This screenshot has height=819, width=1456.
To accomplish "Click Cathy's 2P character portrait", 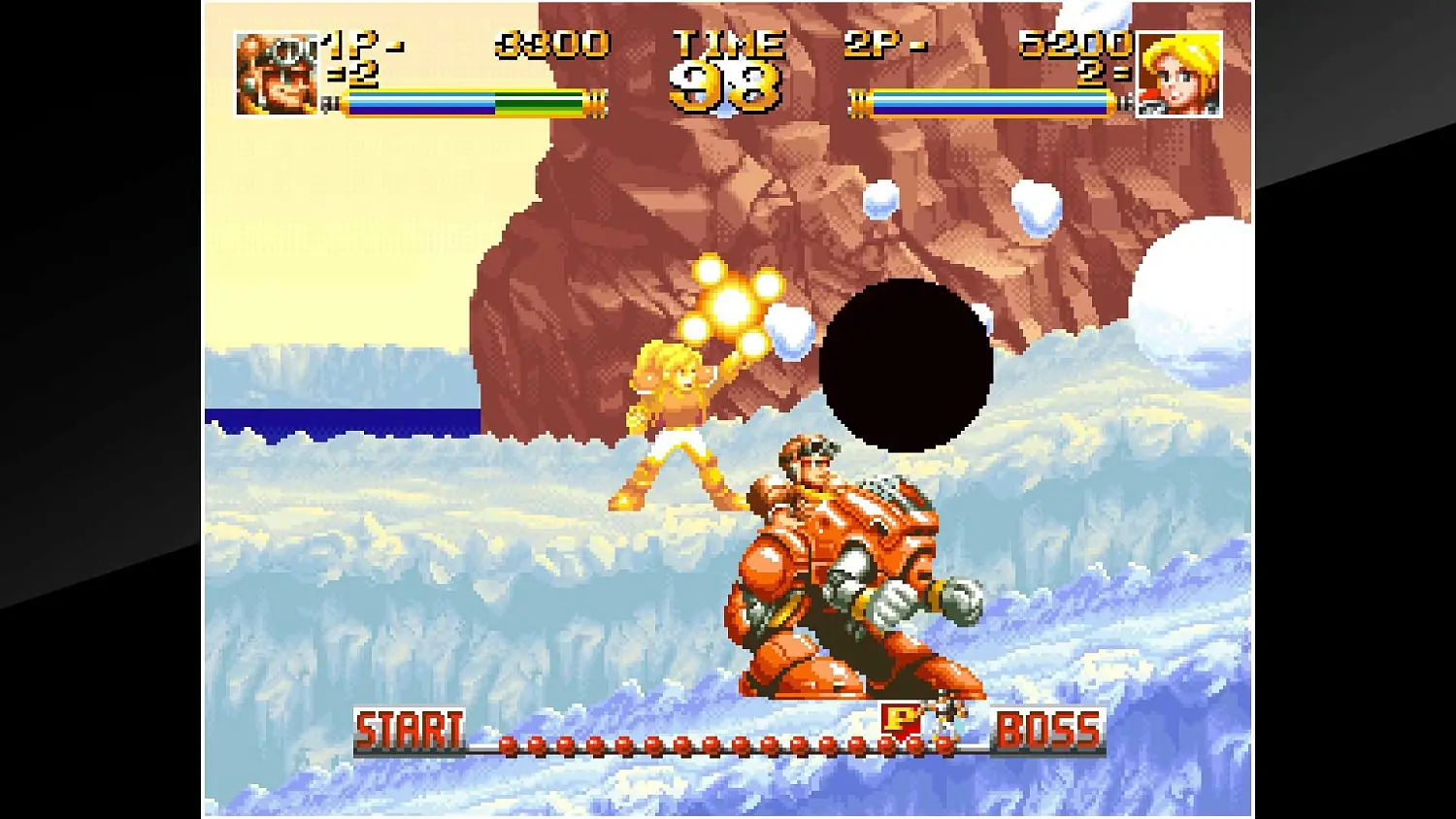I will click(x=1179, y=70).
